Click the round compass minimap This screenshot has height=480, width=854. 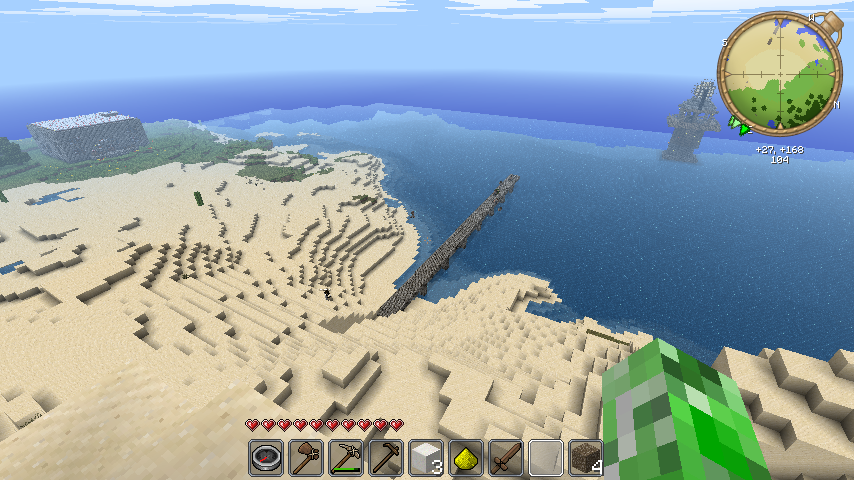coord(780,75)
